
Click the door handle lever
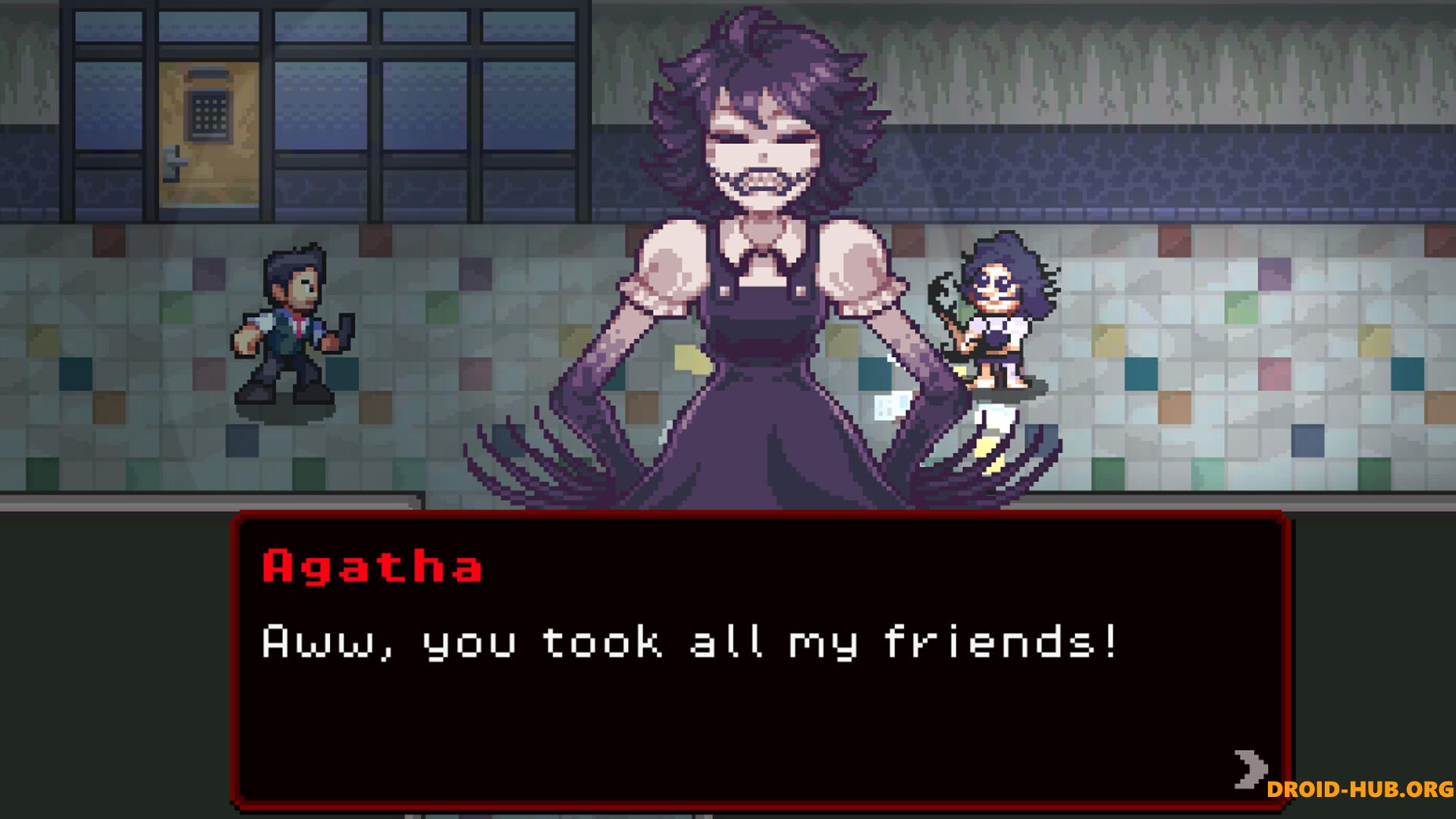174,162
